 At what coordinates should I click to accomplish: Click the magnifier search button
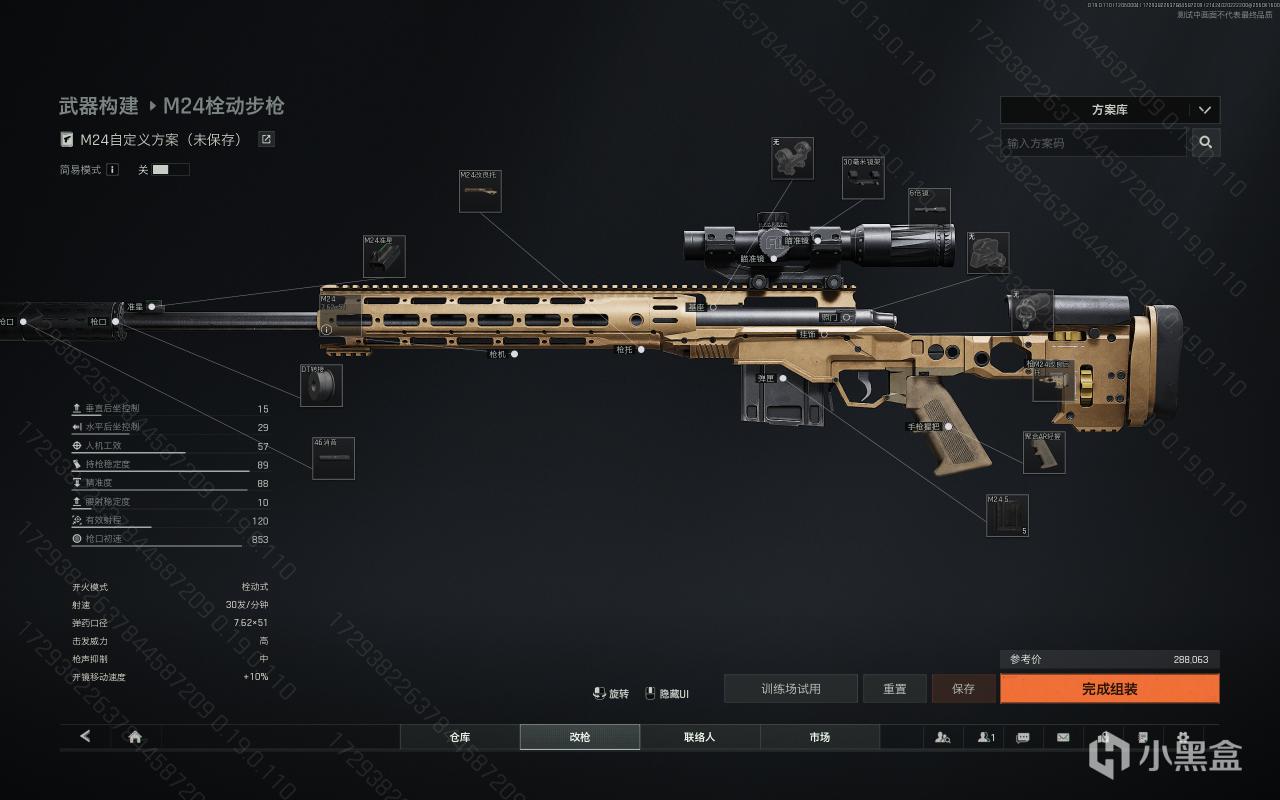coord(1206,143)
